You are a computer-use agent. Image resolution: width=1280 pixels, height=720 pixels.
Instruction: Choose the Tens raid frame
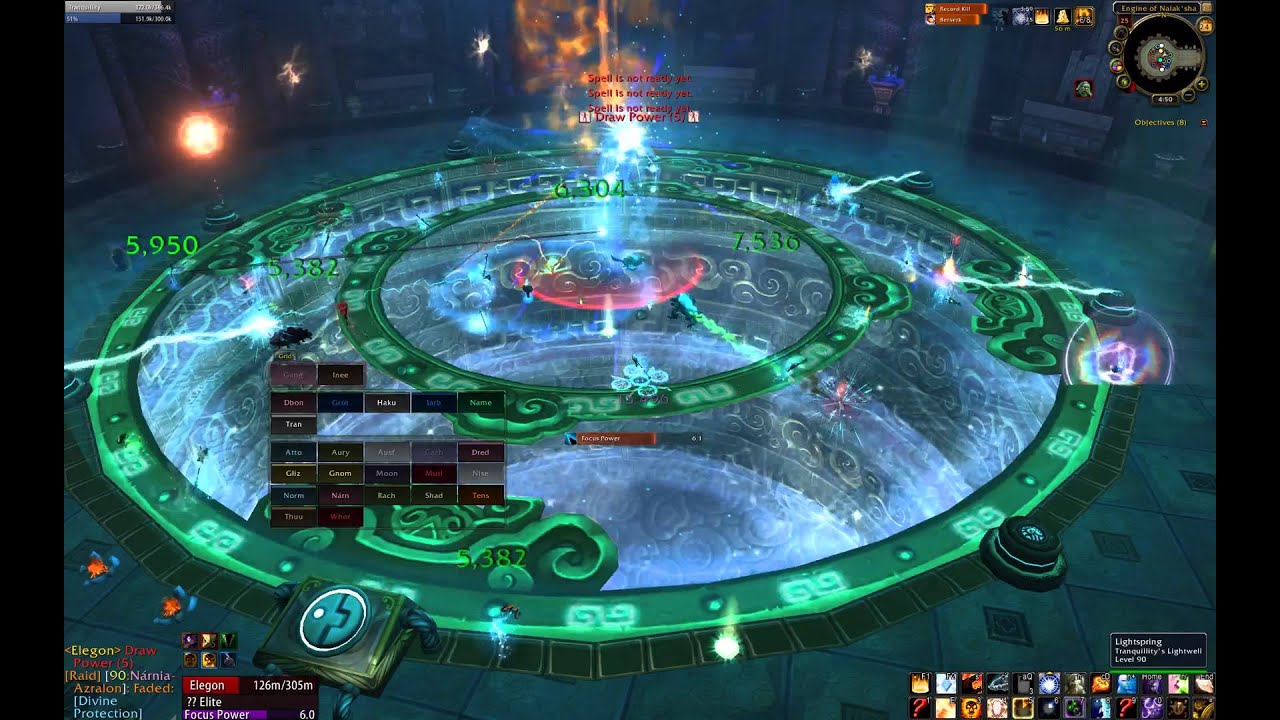(x=480, y=495)
